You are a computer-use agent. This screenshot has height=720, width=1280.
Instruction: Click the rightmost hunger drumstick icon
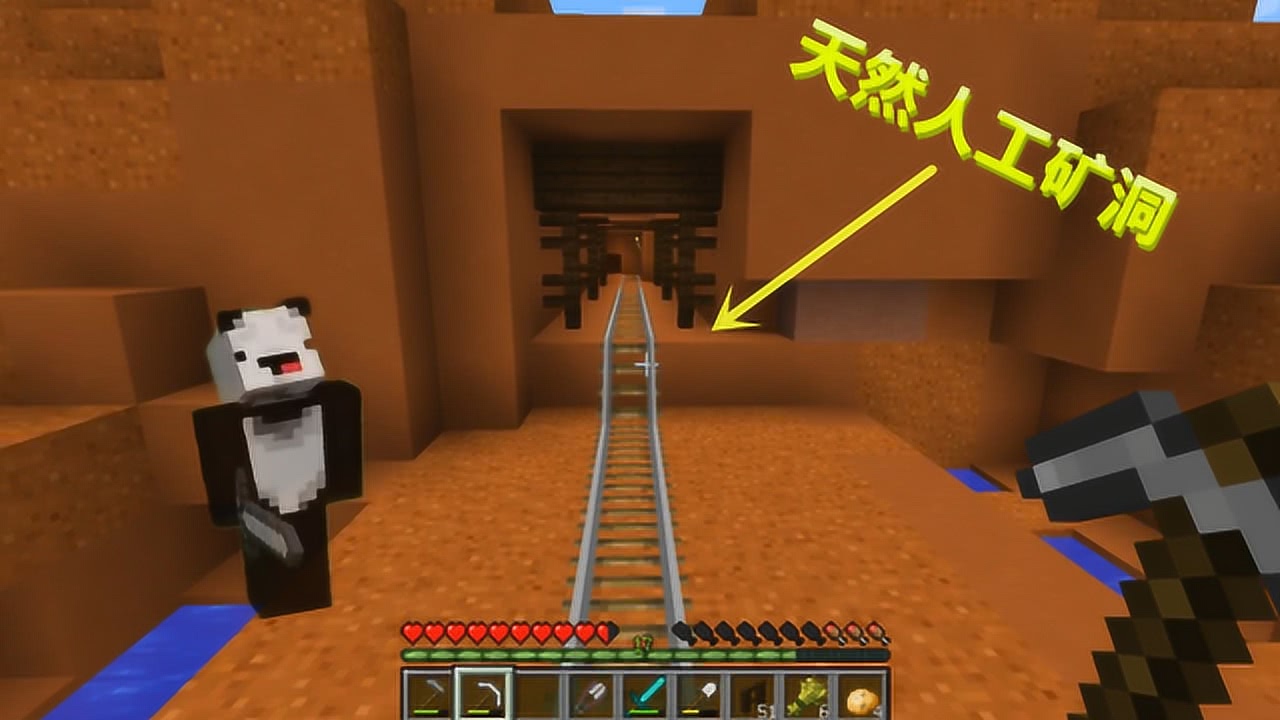(876, 632)
